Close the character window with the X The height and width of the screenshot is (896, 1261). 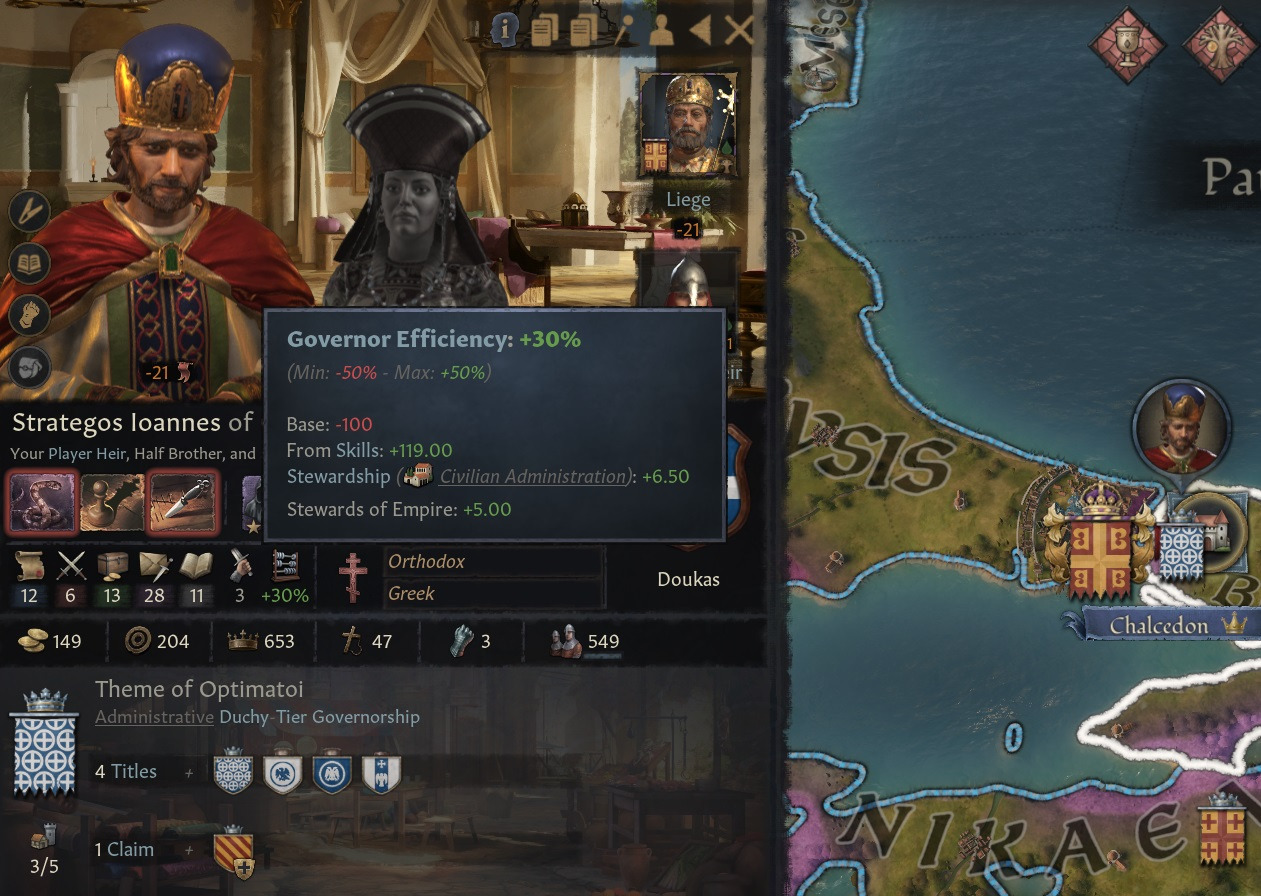point(739,31)
